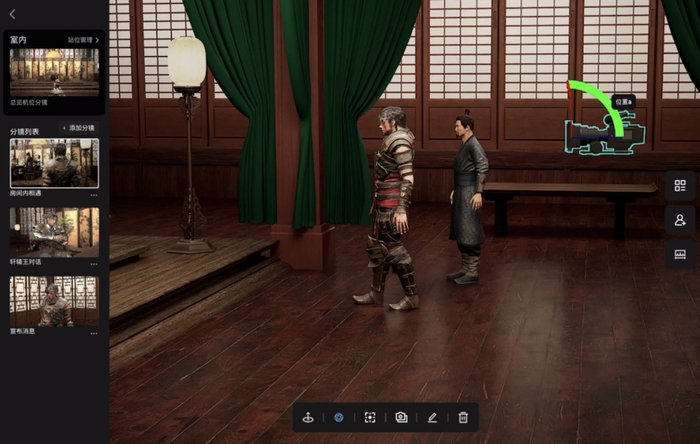Select the pencil edit tool

tap(432, 417)
